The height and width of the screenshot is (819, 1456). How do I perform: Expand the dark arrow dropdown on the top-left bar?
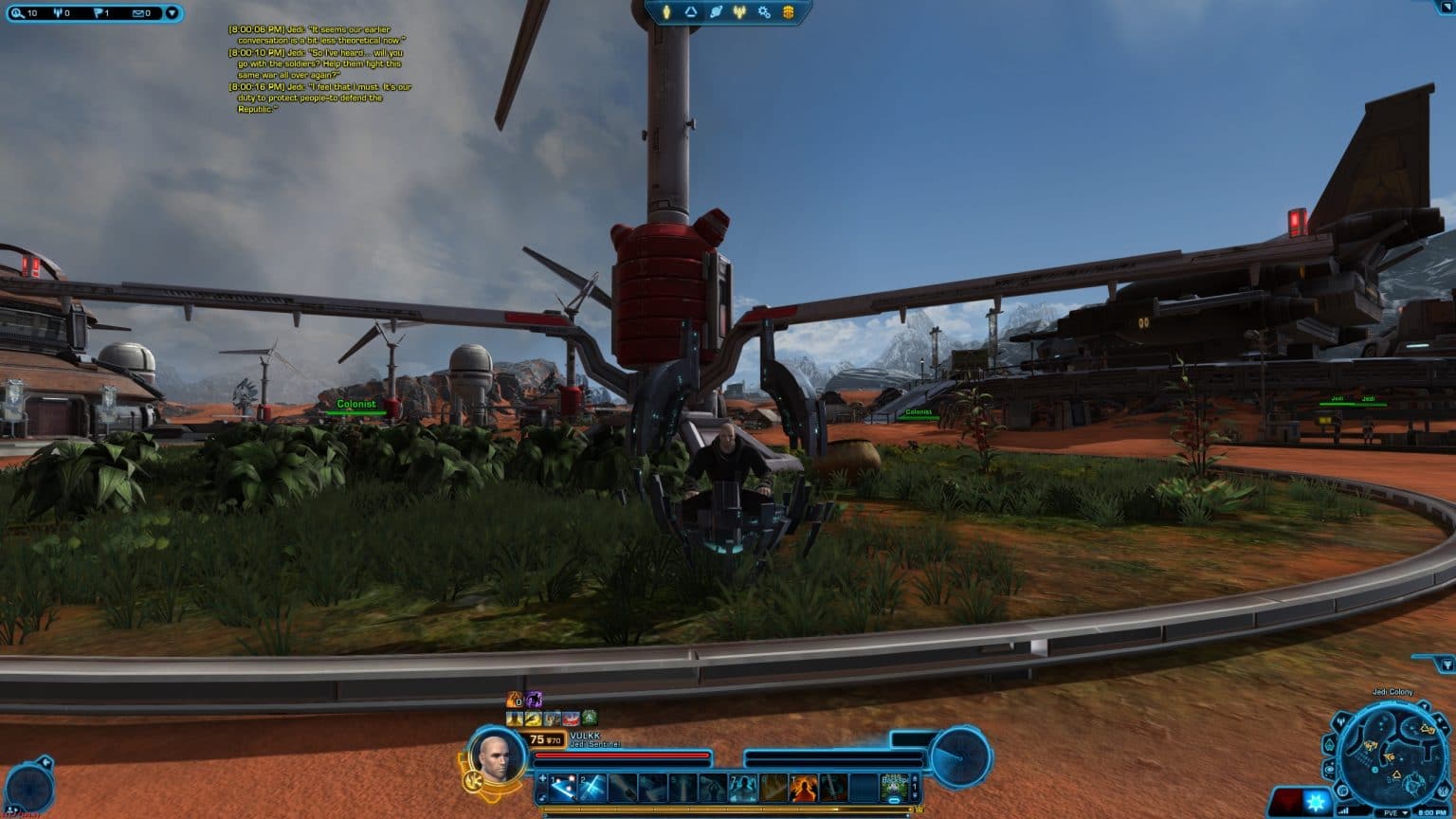(172, 12)
